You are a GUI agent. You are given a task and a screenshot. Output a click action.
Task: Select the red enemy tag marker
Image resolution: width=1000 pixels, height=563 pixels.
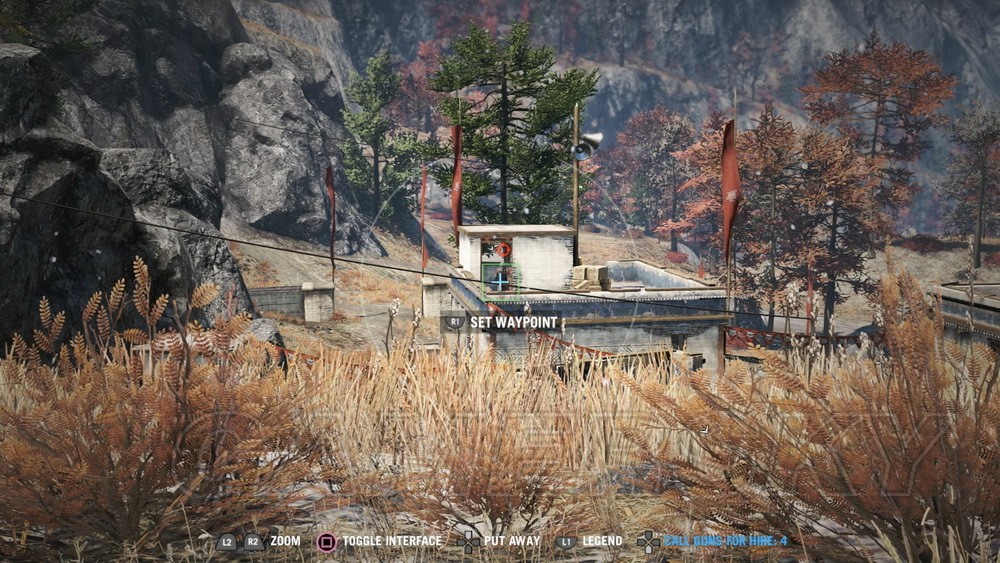tap(503, 250)
